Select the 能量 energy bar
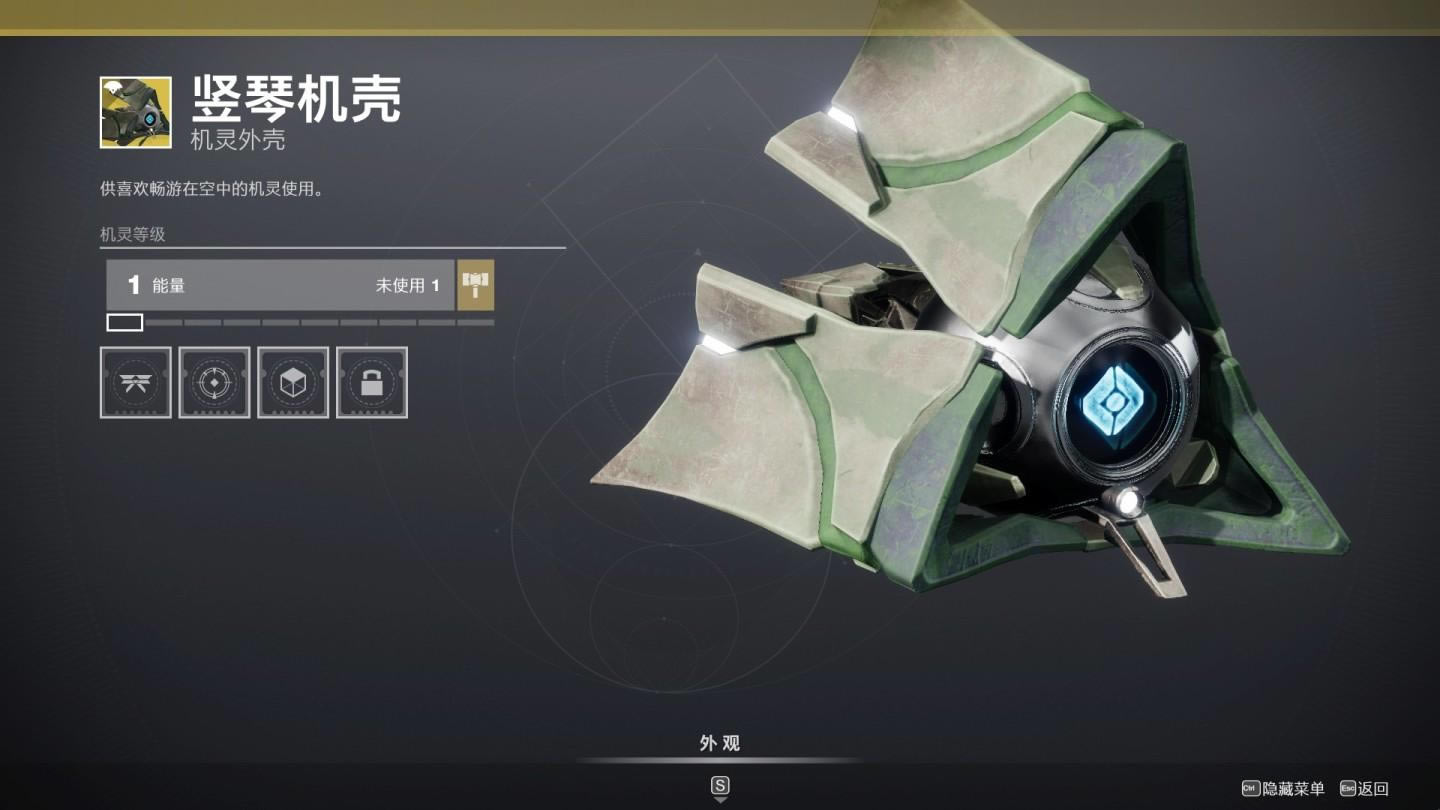The height and width of the screenshot is (810, 1440). click(x=280, y=285)
